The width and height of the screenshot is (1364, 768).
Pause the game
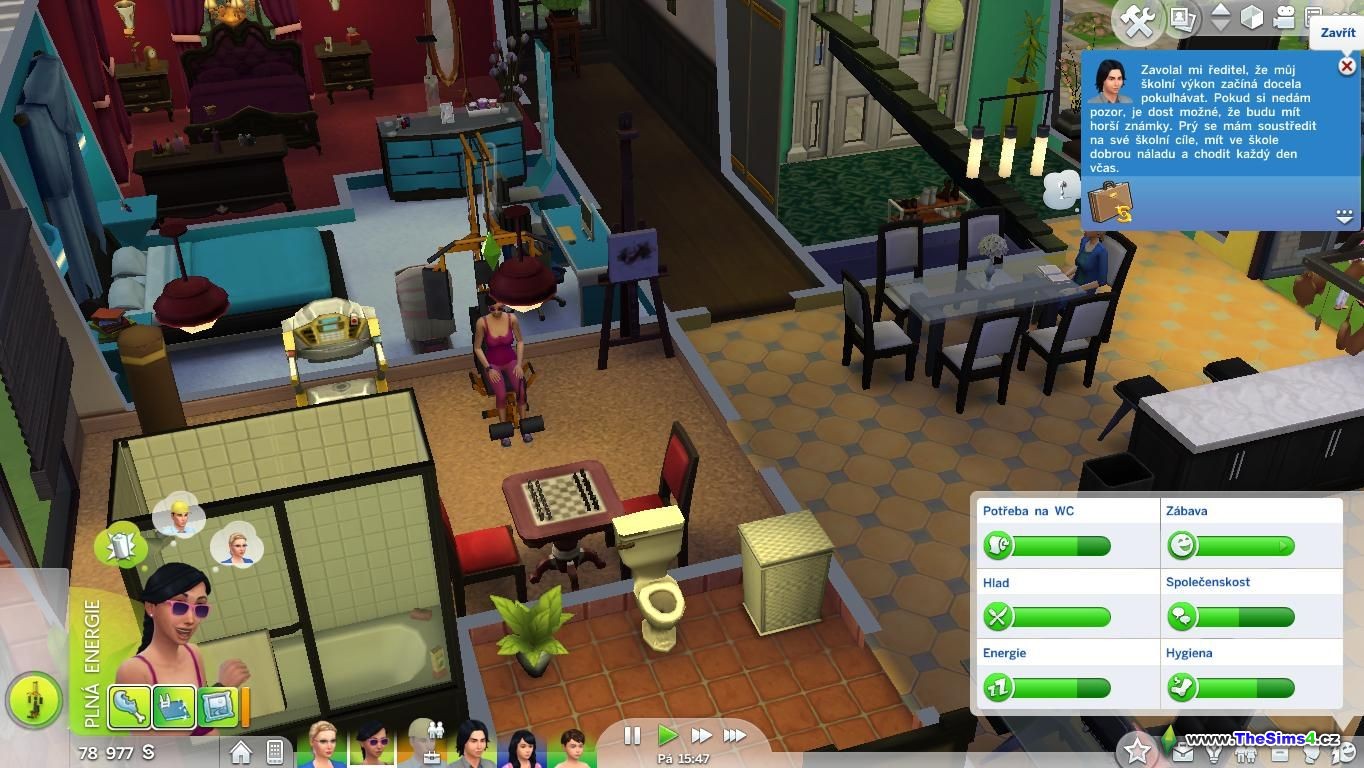click(632, 736)
